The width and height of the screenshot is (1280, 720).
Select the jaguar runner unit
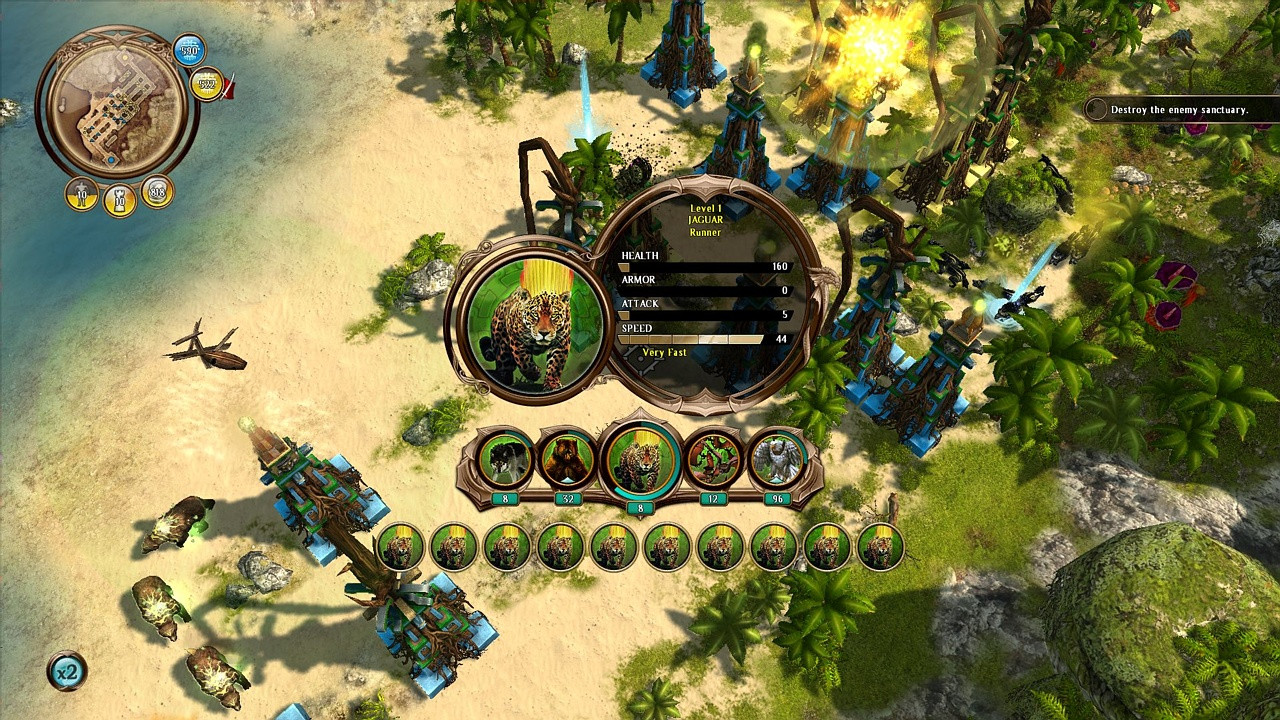(640, 462)
